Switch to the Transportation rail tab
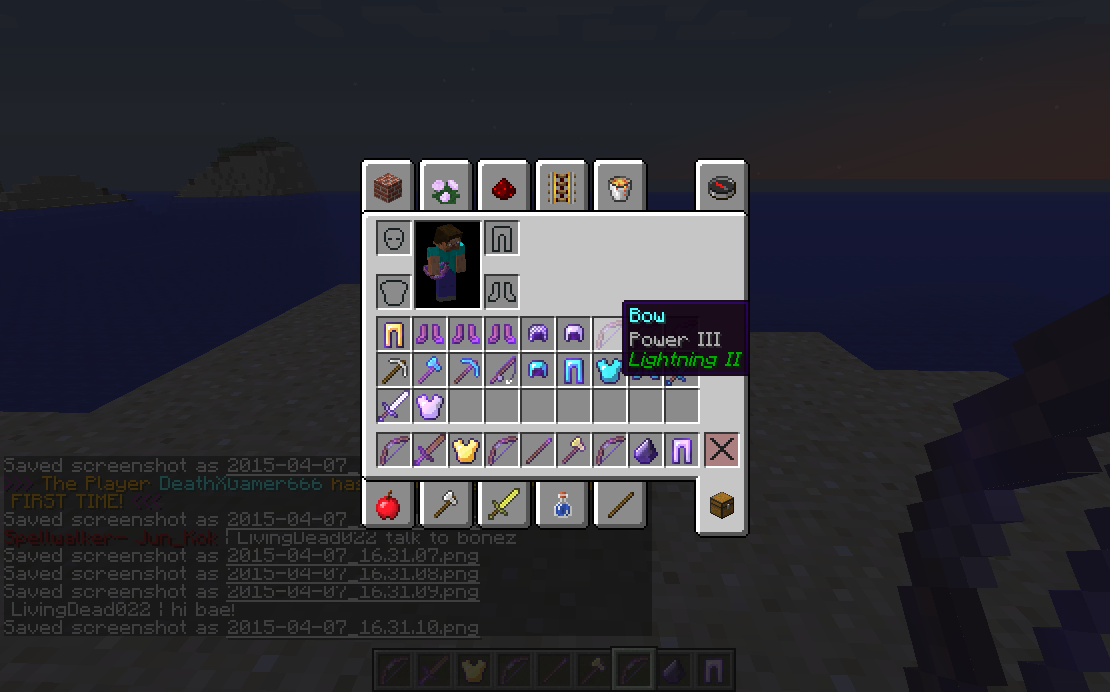Viewport: 1110px width, 692px height. click(x=561, y=187)
